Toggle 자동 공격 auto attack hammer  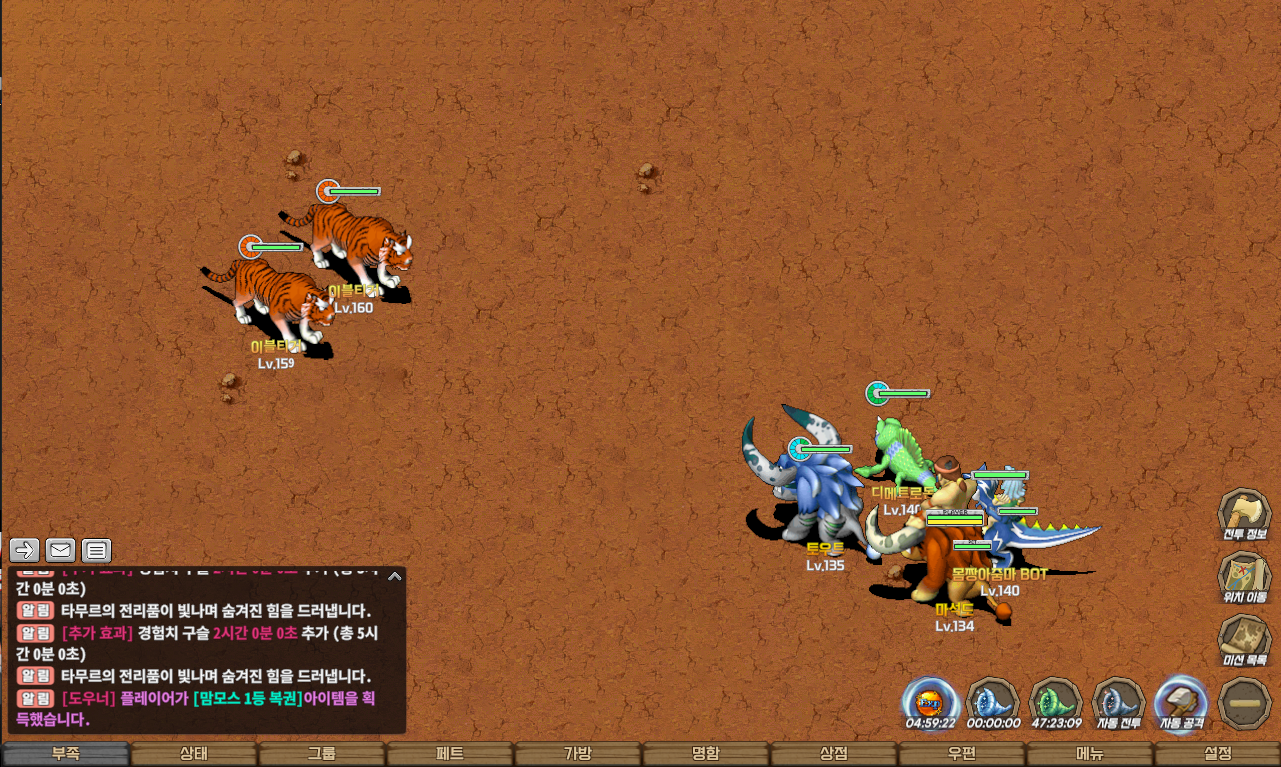pos(1181,702)
